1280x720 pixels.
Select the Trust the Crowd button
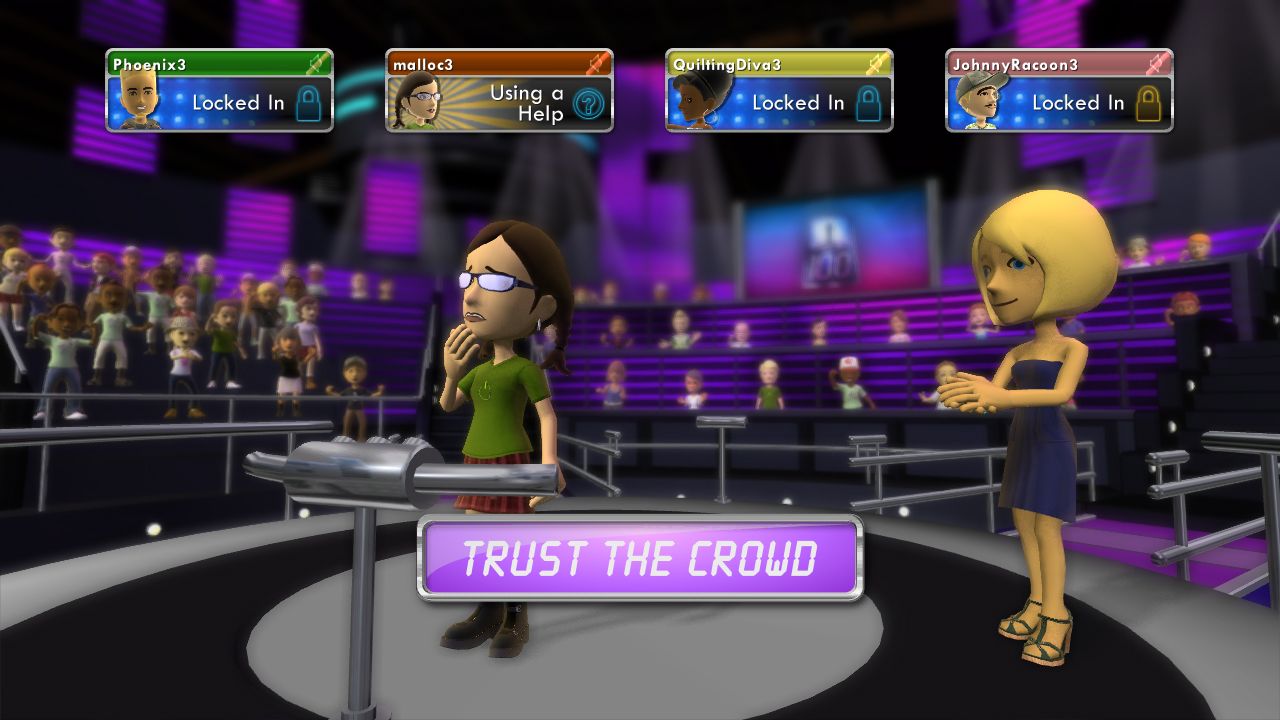tap(640, 558)
